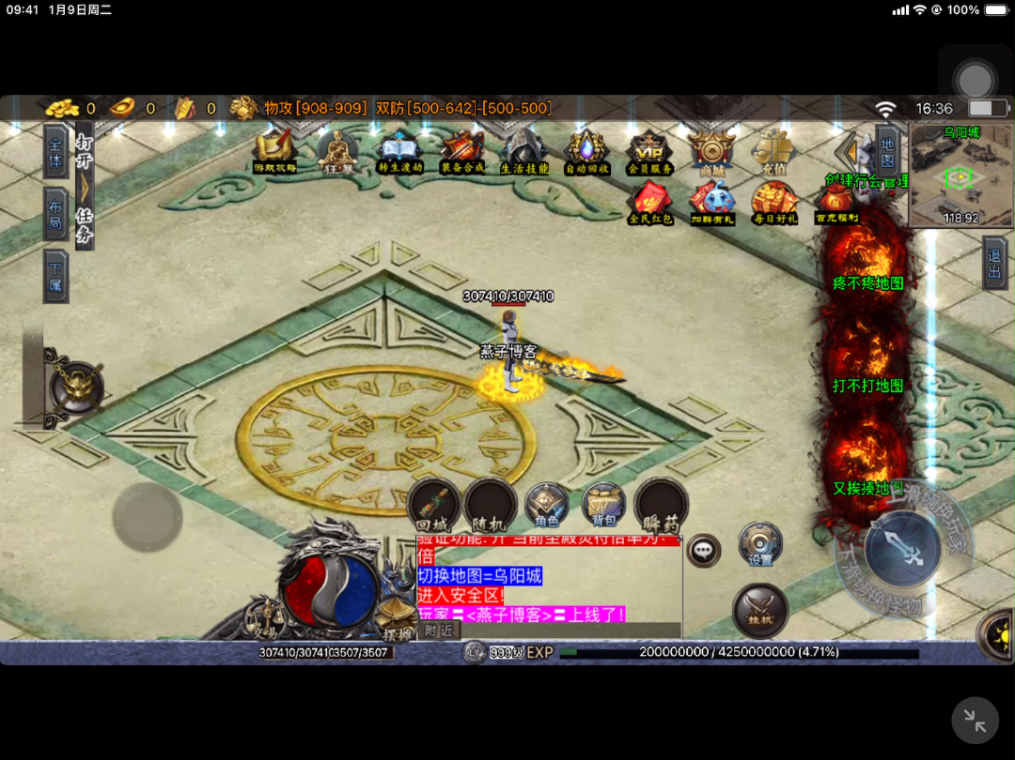Open the 游戏攻略 game guide icon
The image size is (1015, 760).
click(274, 151)
